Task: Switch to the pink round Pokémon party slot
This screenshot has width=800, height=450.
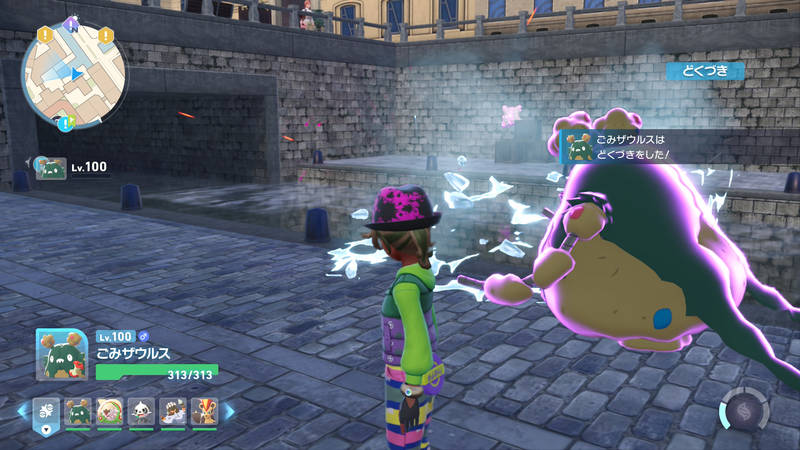Action: pyautogui.click(x=110, y=411)
